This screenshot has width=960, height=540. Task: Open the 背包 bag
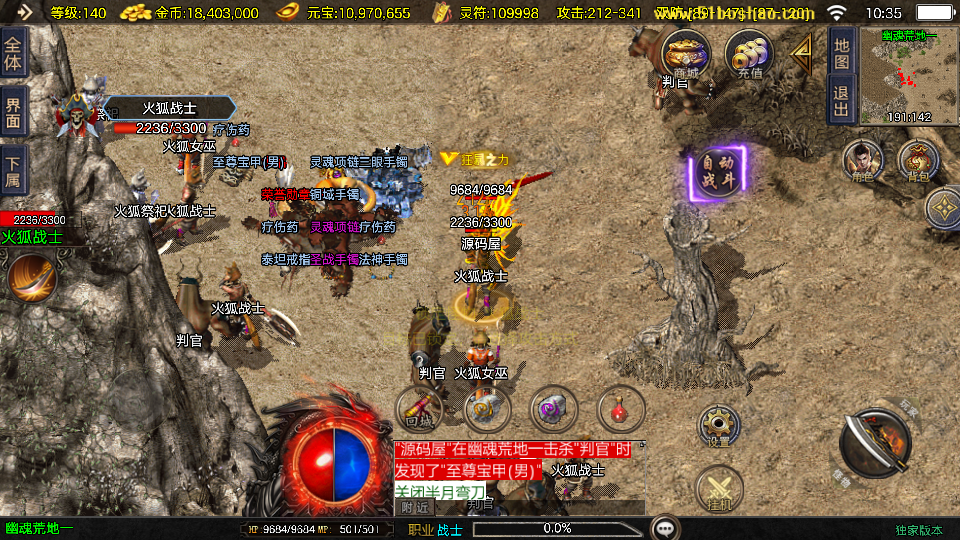[917, 161]
